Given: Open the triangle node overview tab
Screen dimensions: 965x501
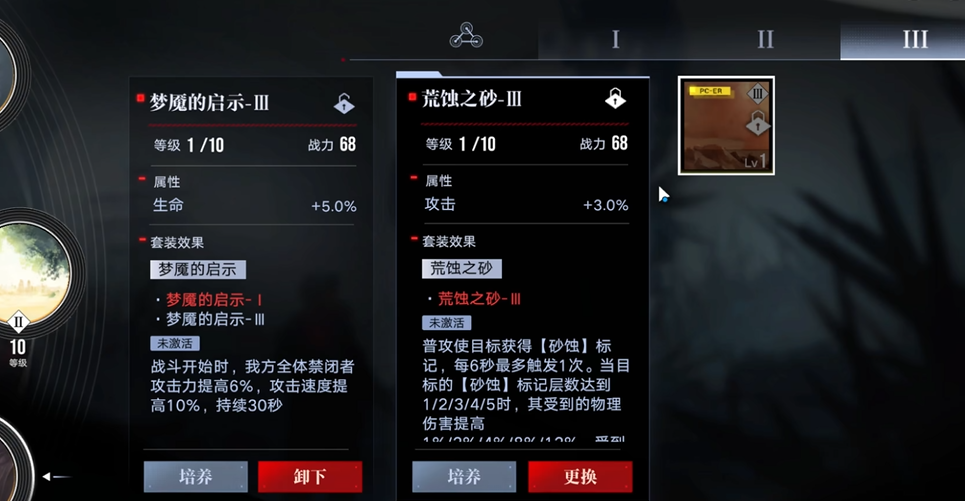Looking at the screenshot, I should (466, 38).
